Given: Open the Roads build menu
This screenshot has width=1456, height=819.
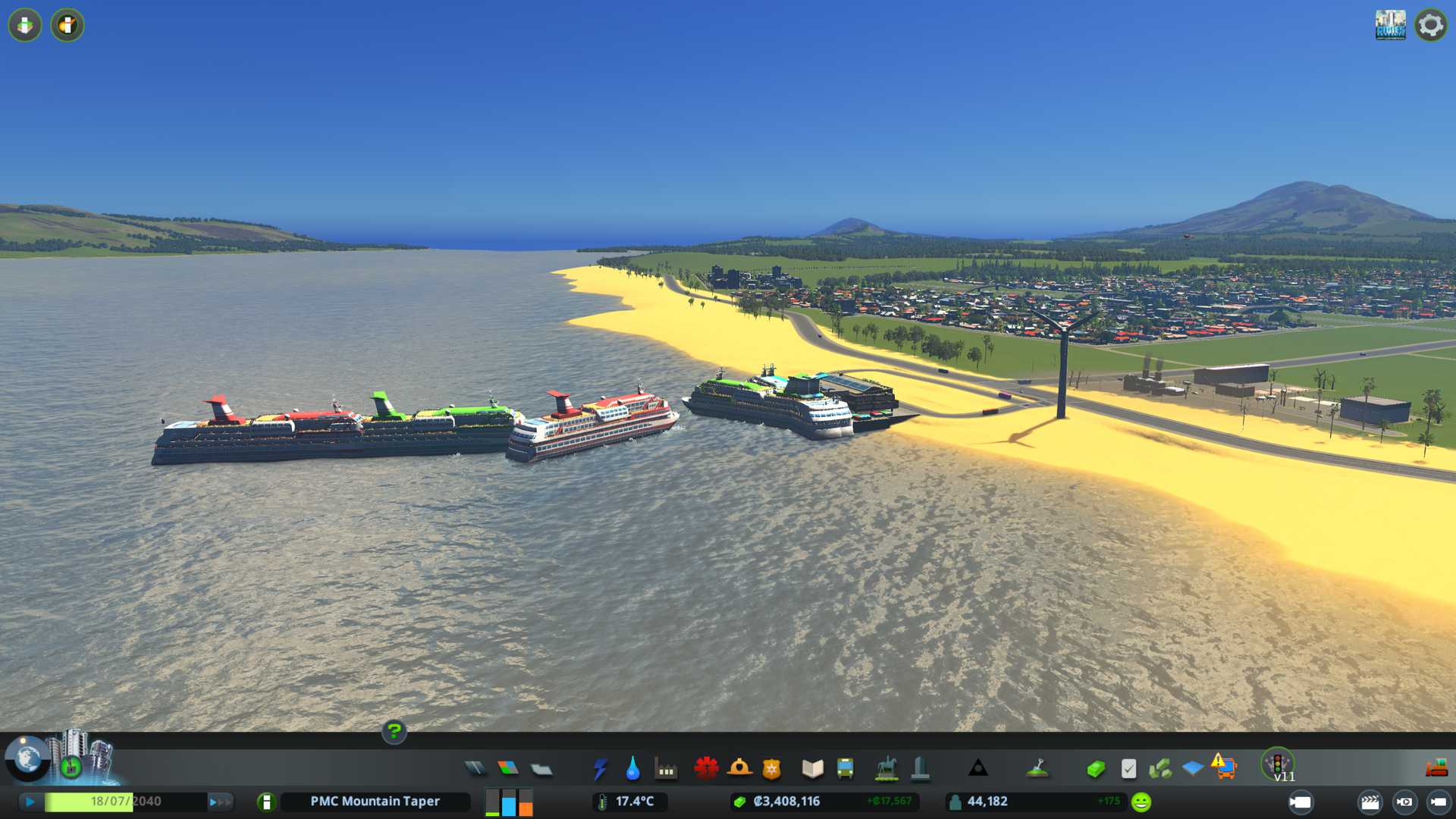Looking at the screenshot, I should pyautogui.click(x=475, y=769).
